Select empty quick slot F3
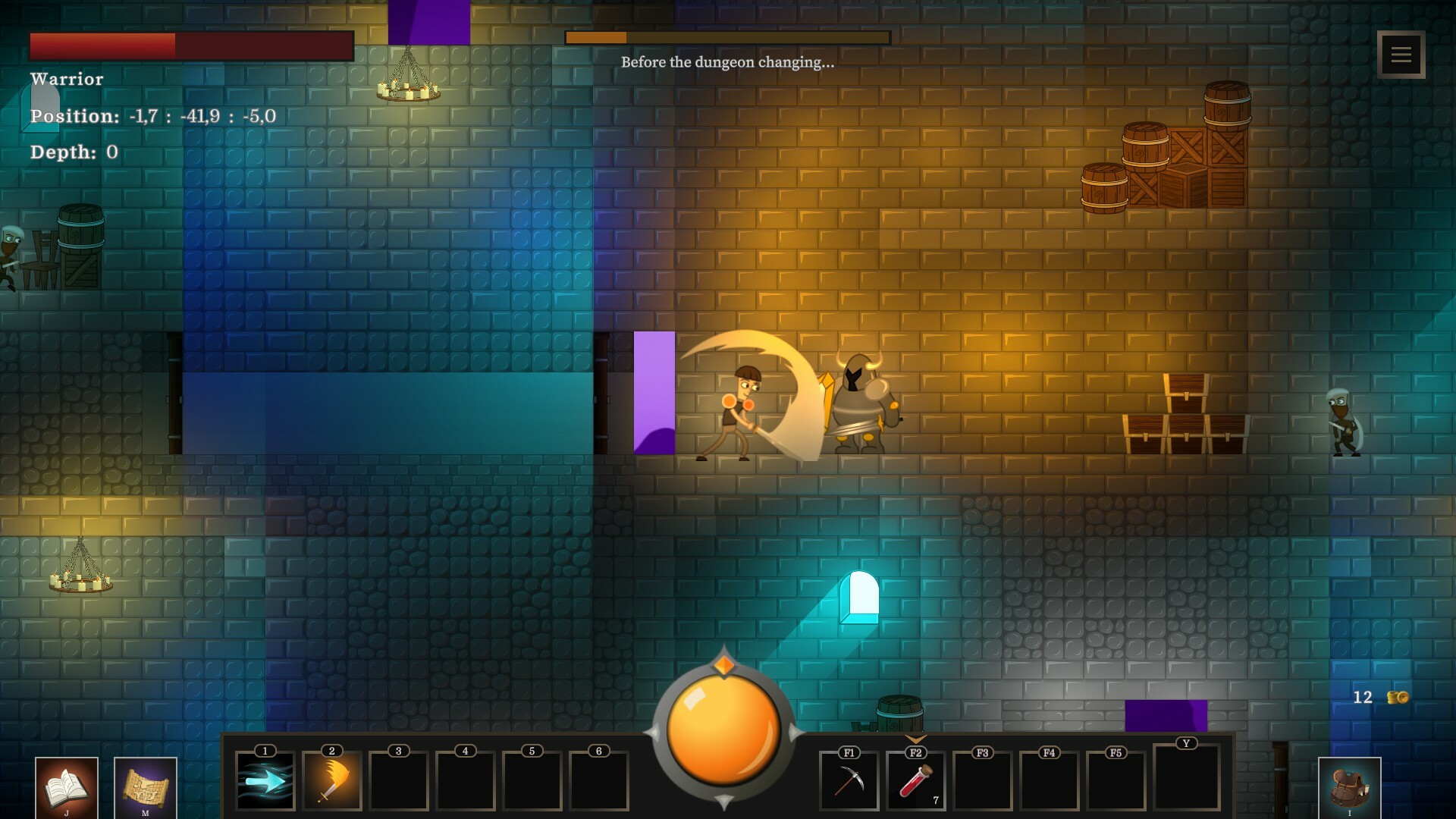The width and height of the screenshot is (1456, 819). (981, 781)
